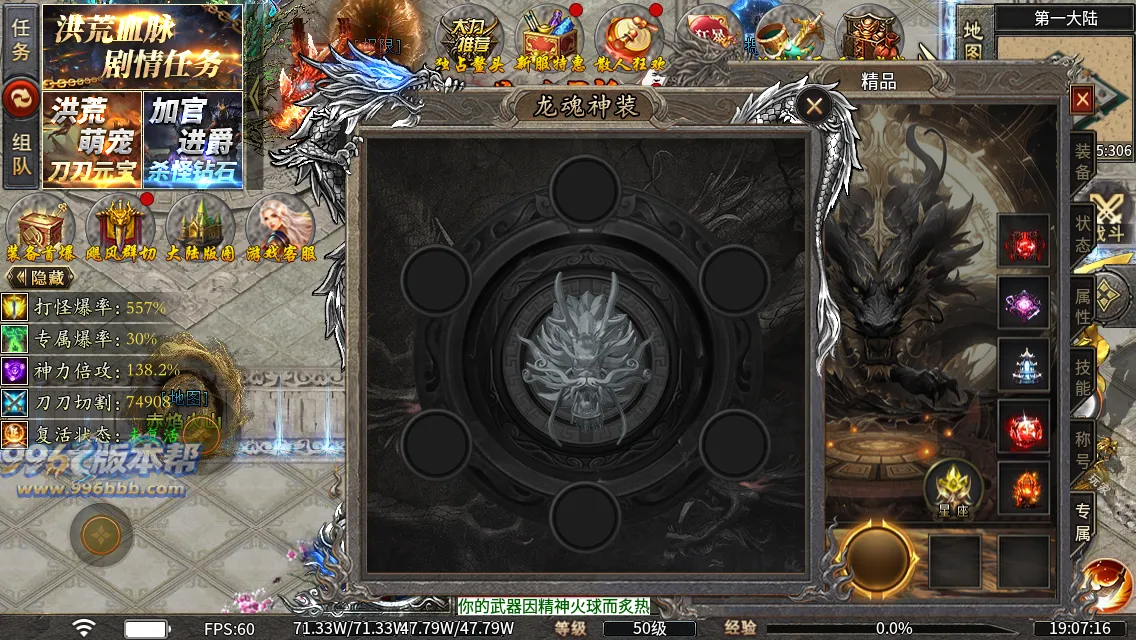Select the 技能 tab

click(x=1083, y=377)
